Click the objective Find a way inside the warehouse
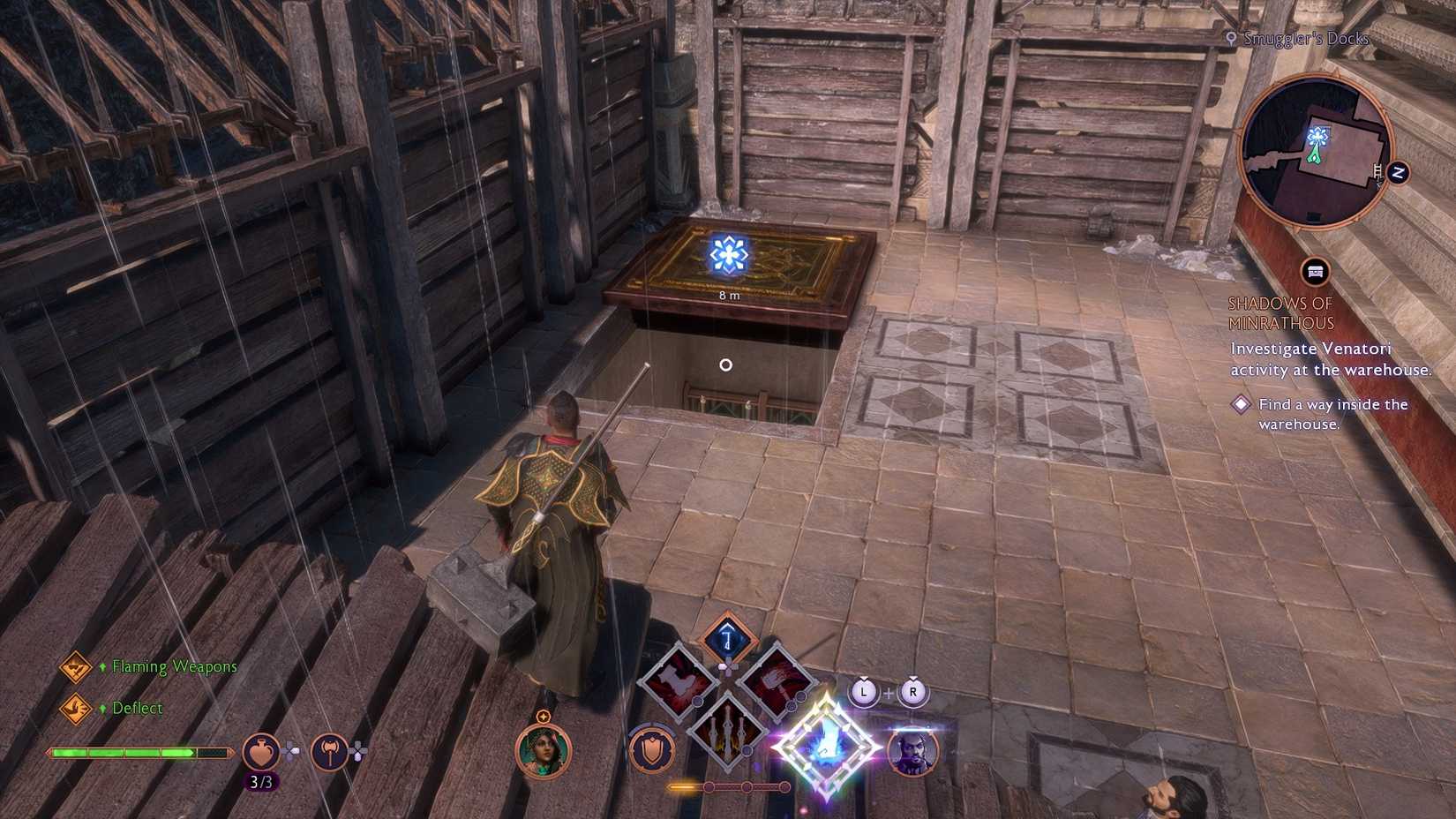This screenshot has height=819, width=1456. tap(1333, 413)
